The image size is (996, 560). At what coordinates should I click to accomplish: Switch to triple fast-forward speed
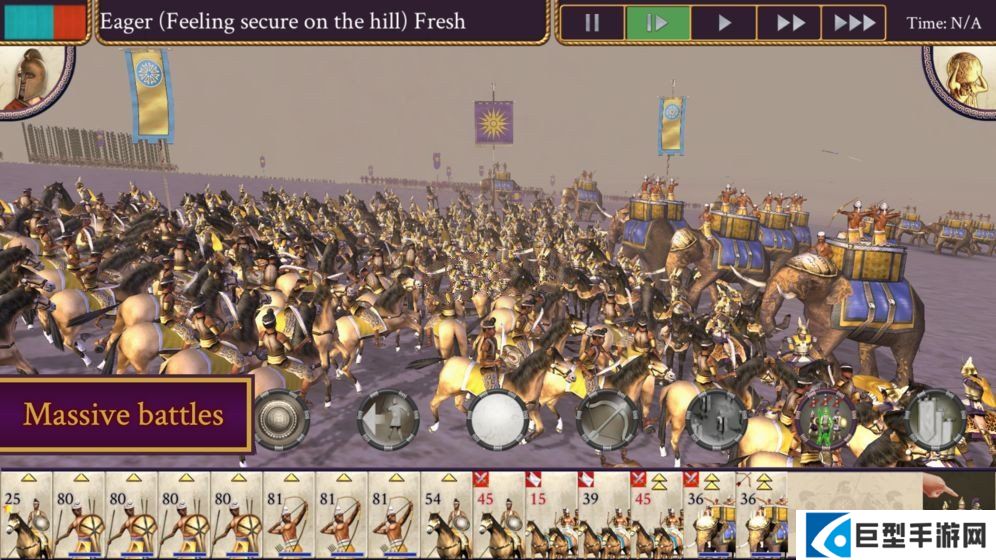(x=853, y=23)
